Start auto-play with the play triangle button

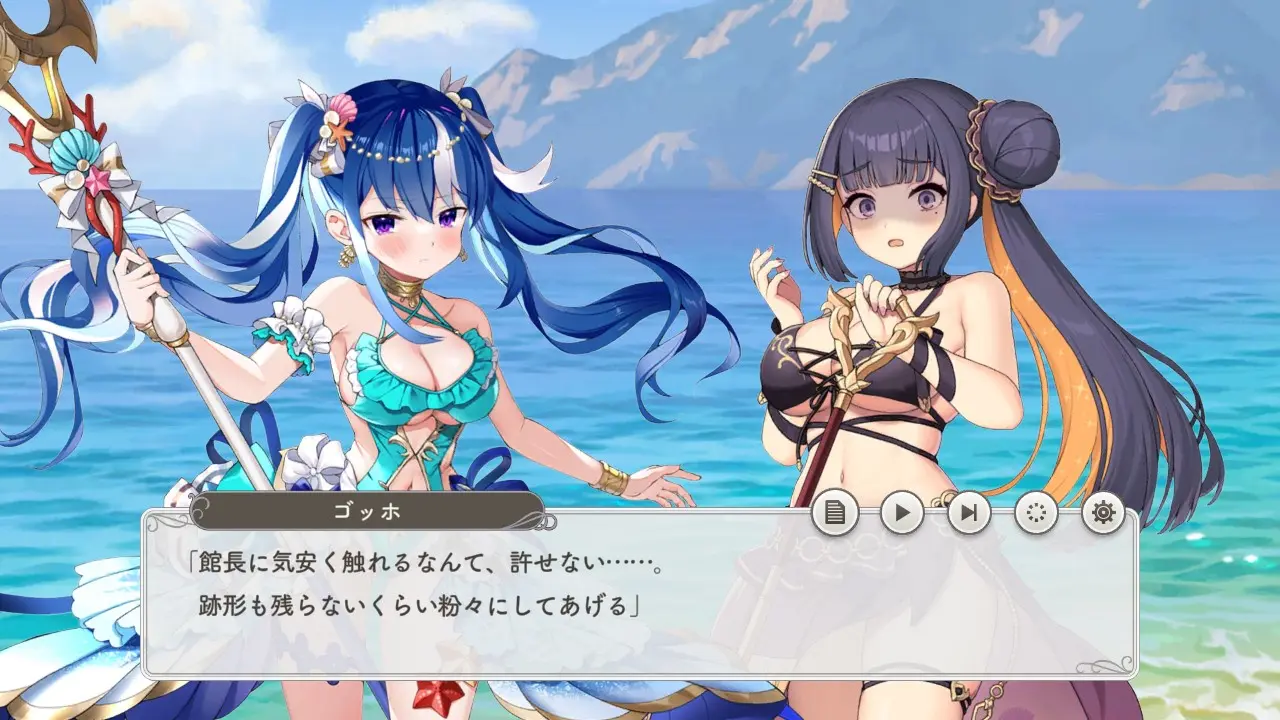(902, 514)
